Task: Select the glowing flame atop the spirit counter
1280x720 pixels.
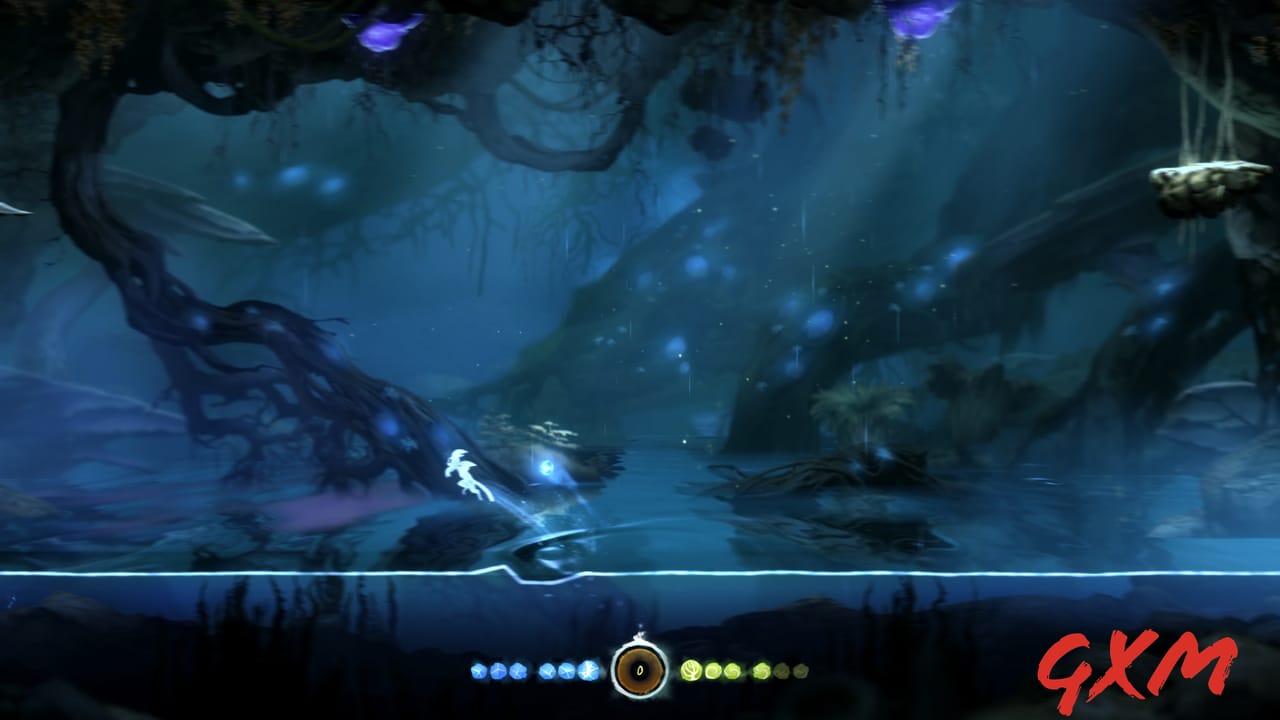Action: pyautogui.click(x=640, y=635)
